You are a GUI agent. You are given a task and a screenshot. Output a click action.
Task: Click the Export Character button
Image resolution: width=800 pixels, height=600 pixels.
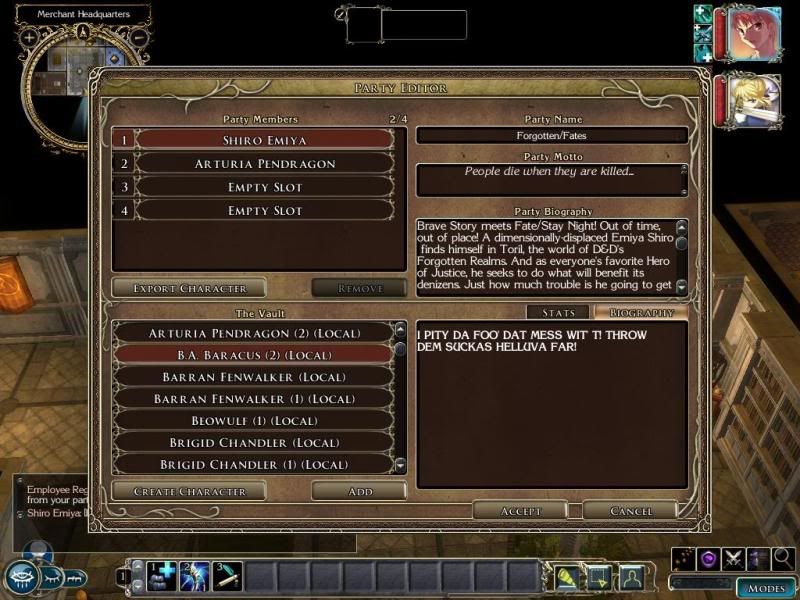[189, 288]
